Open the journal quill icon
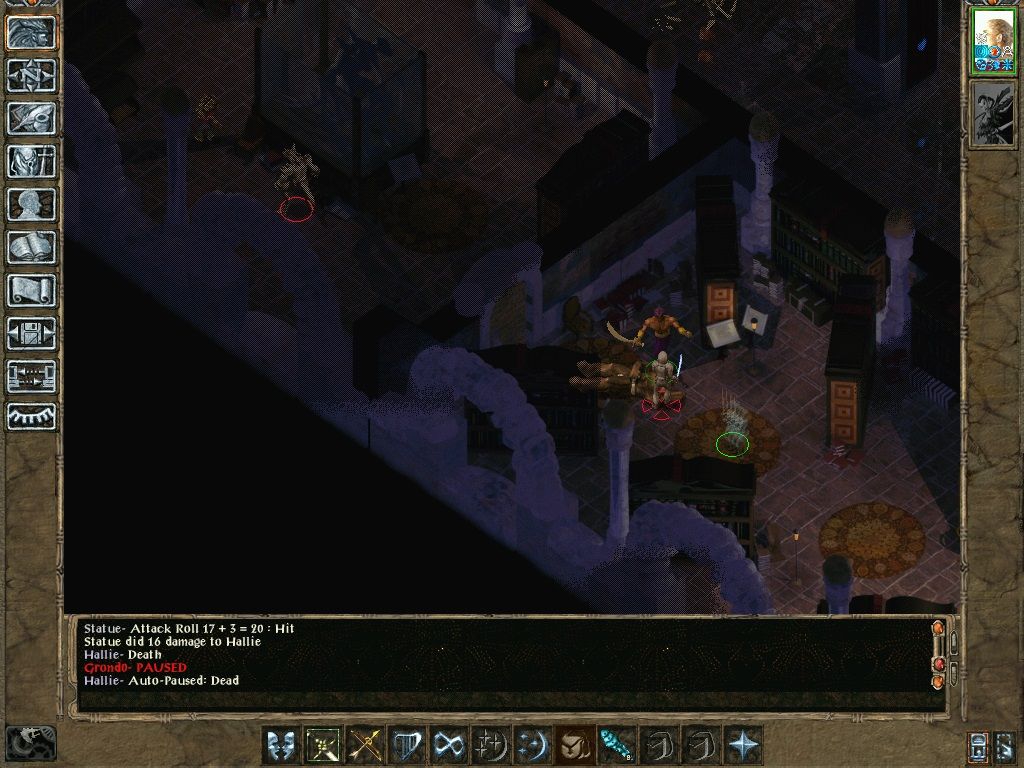Screen dimensions: 1024x768 point(31,118)
